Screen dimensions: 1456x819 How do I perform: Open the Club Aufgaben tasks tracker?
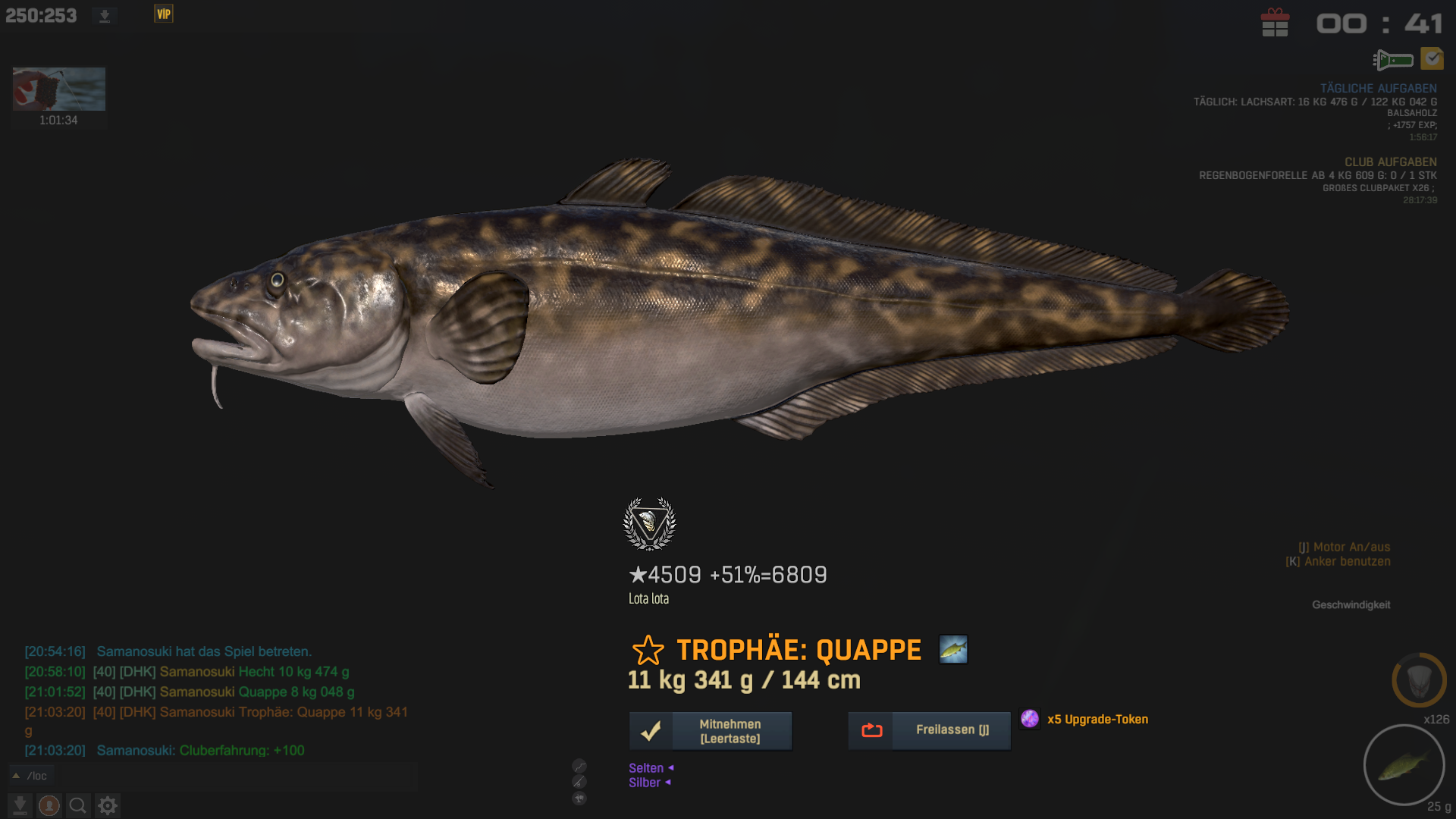click(1390, 162)
